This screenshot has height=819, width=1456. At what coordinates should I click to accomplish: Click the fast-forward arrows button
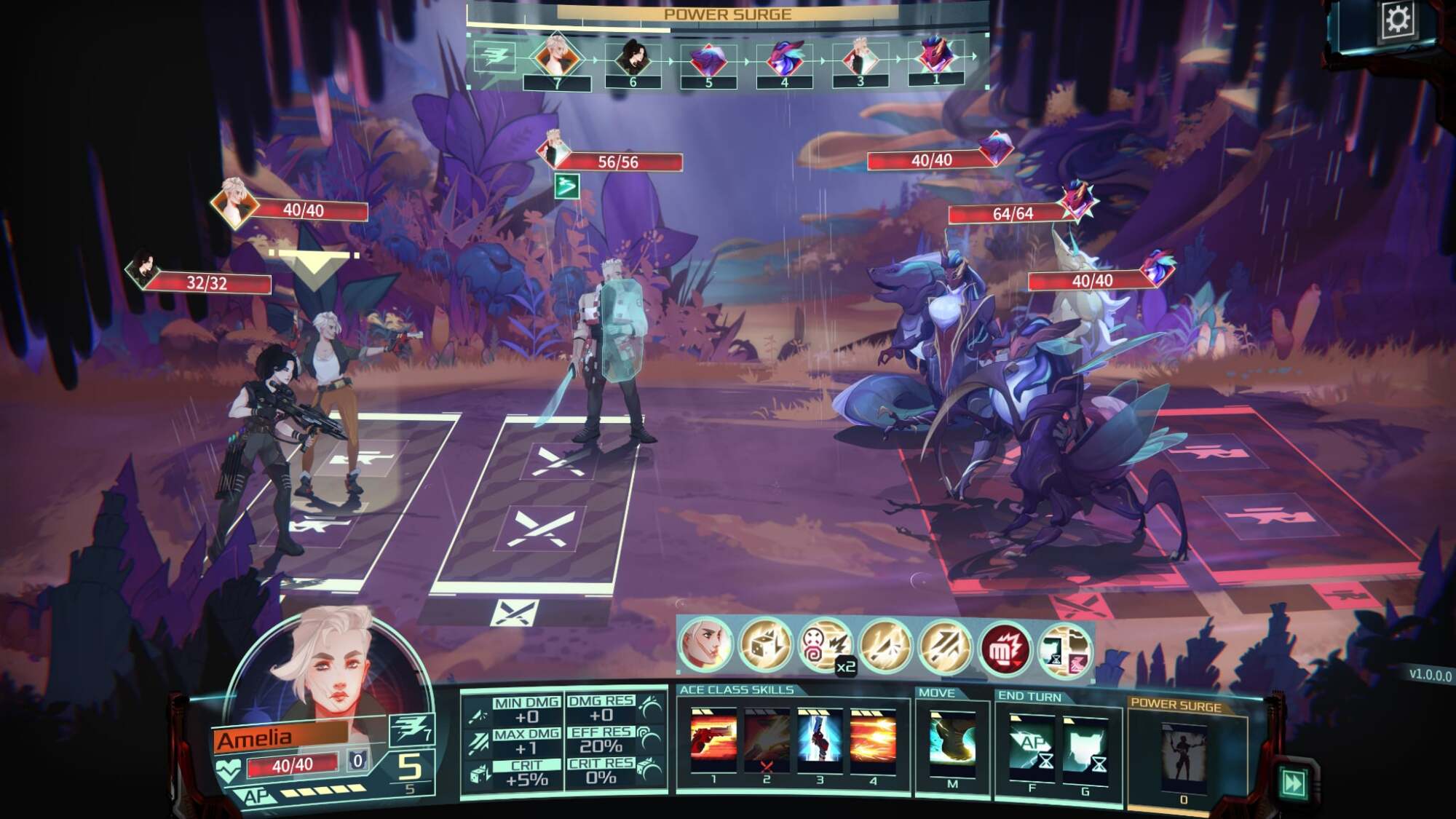point(1294,783)
